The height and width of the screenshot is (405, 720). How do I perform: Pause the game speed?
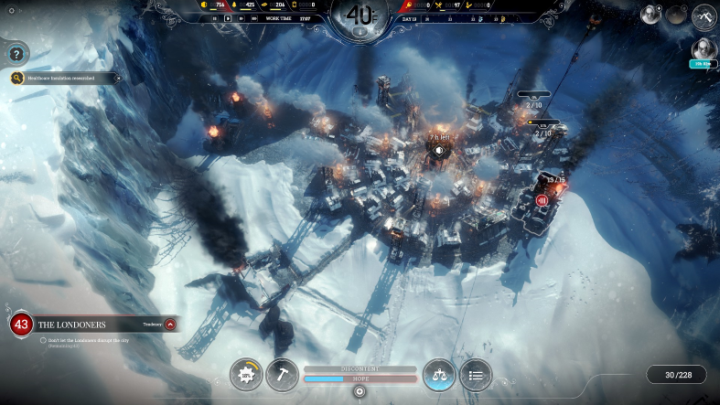pos(215,17)
